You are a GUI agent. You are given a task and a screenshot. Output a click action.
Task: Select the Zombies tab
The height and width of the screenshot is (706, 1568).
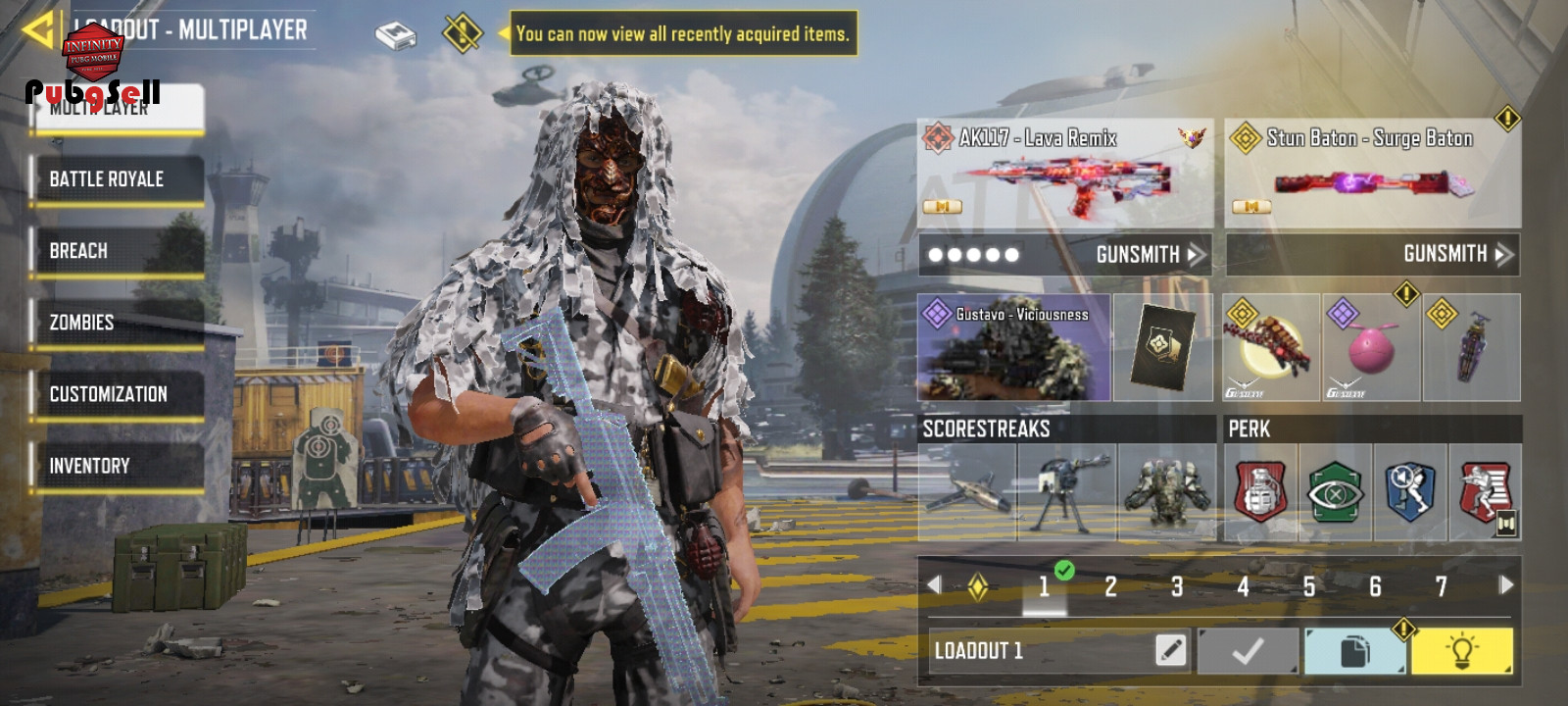click(x=118, y=323)
